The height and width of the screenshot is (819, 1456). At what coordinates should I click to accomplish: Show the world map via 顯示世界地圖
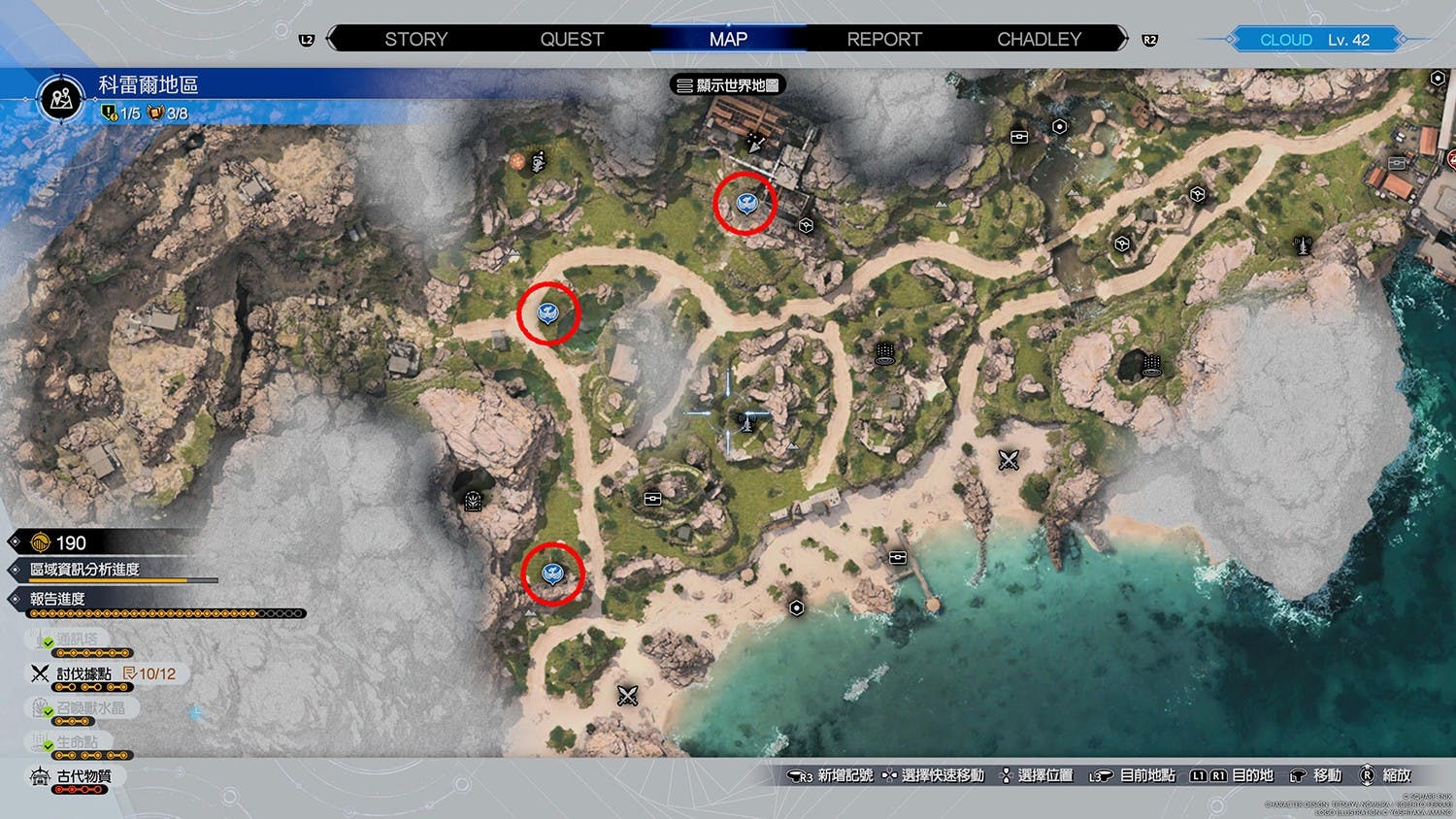[x=728, y=85]
